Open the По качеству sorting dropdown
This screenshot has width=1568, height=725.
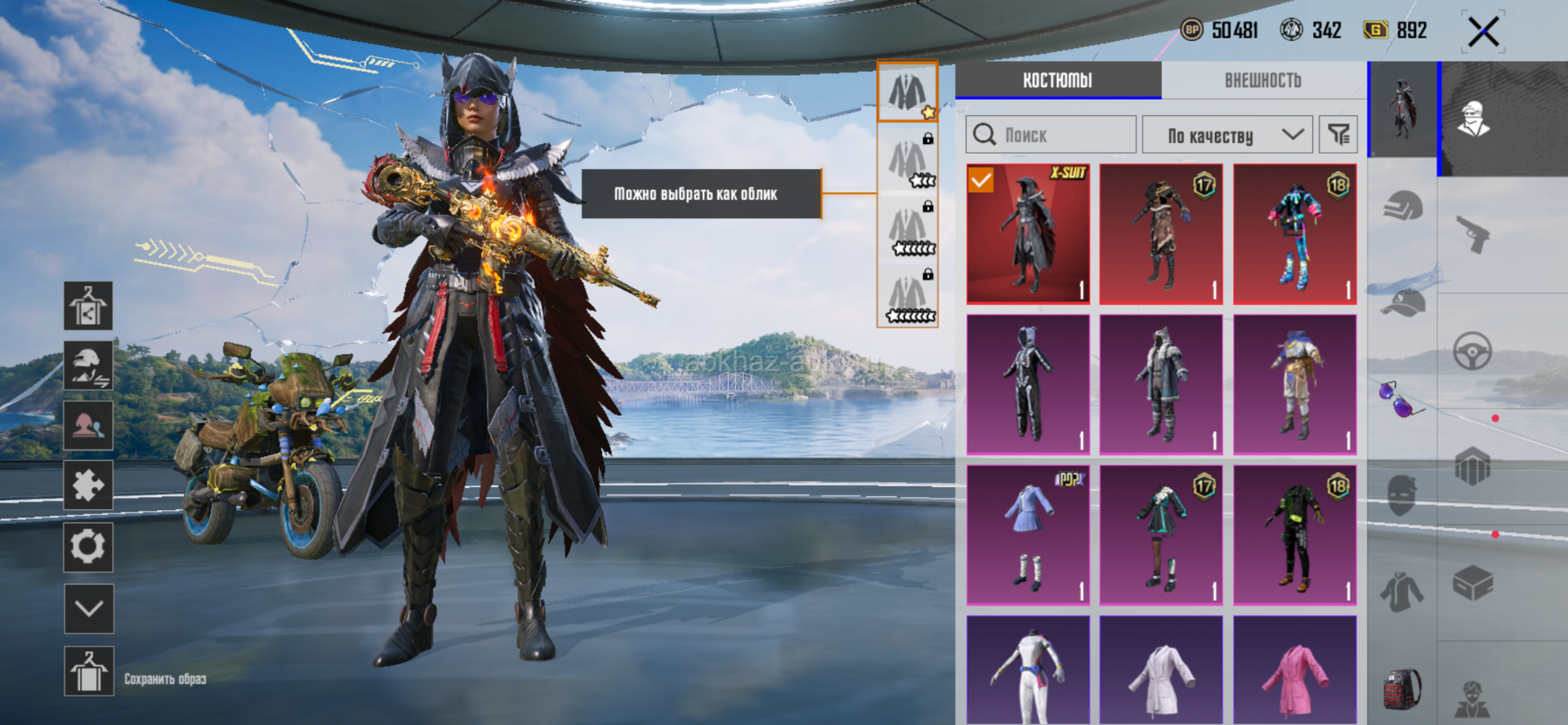pyautogui.click(x=1227, y=135)
